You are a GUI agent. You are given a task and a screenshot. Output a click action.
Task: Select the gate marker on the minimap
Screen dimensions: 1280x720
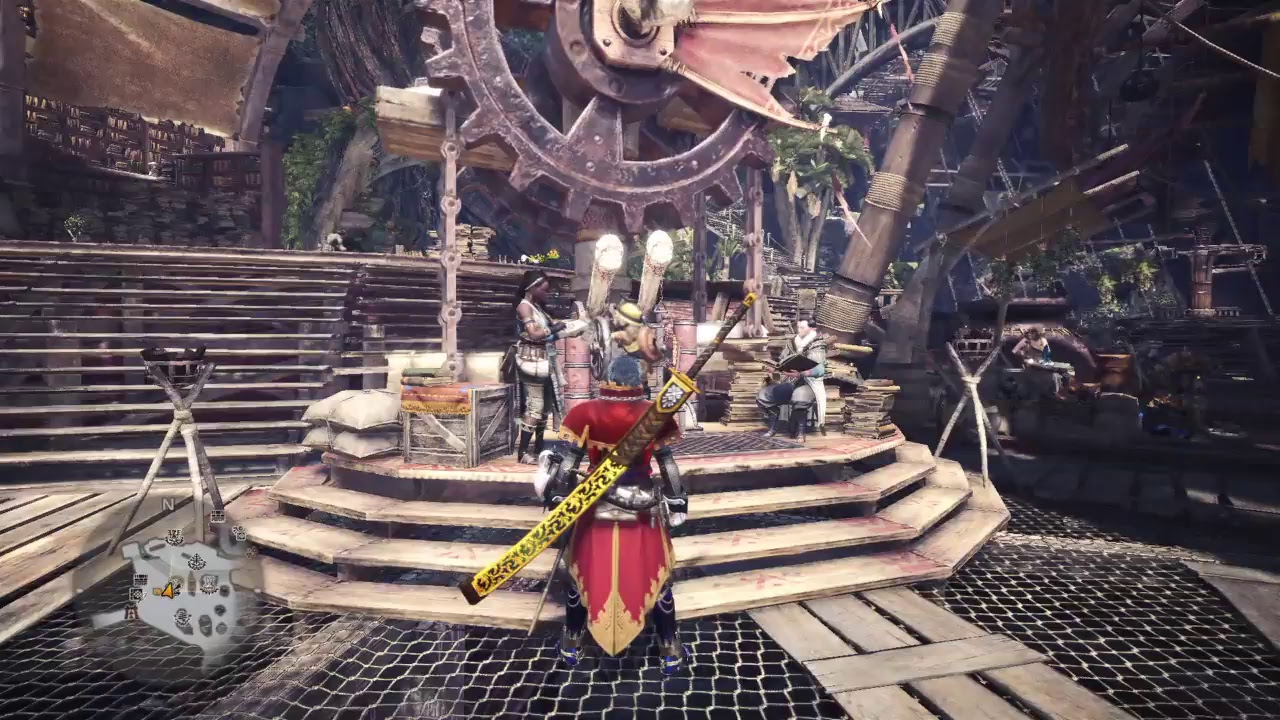(131, 613)
